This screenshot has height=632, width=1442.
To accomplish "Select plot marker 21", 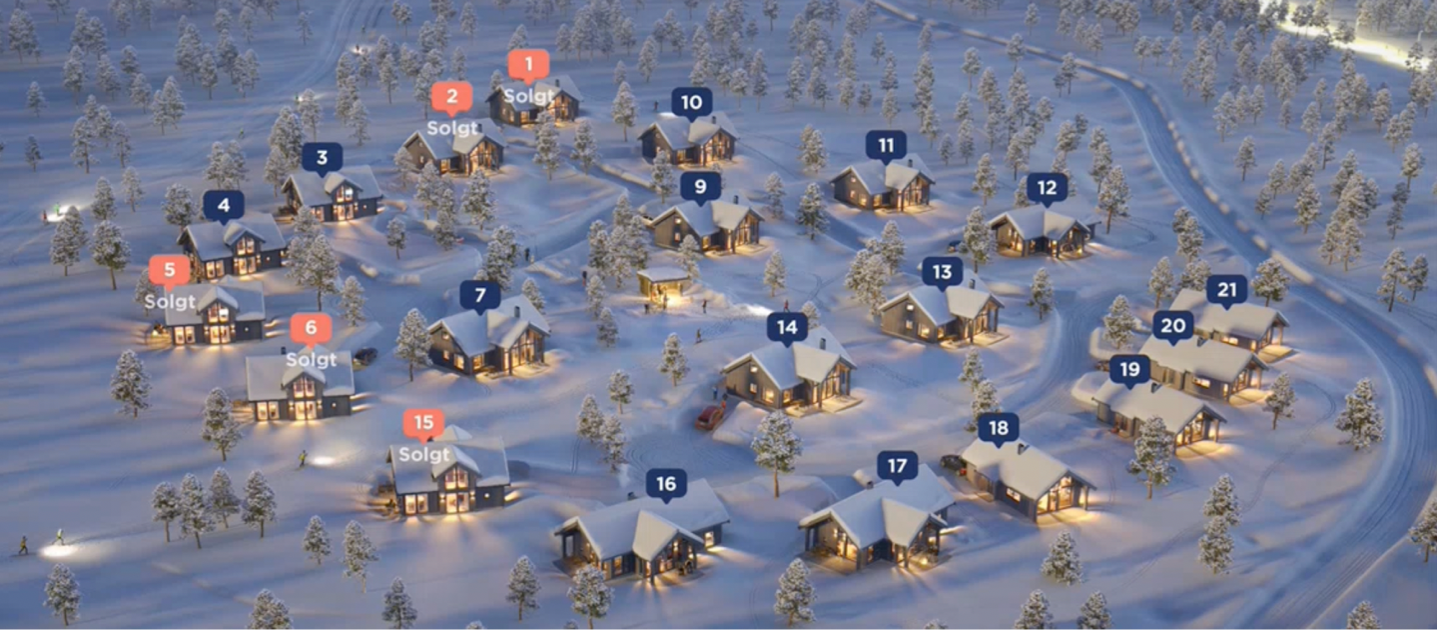I will (1227, 290).
